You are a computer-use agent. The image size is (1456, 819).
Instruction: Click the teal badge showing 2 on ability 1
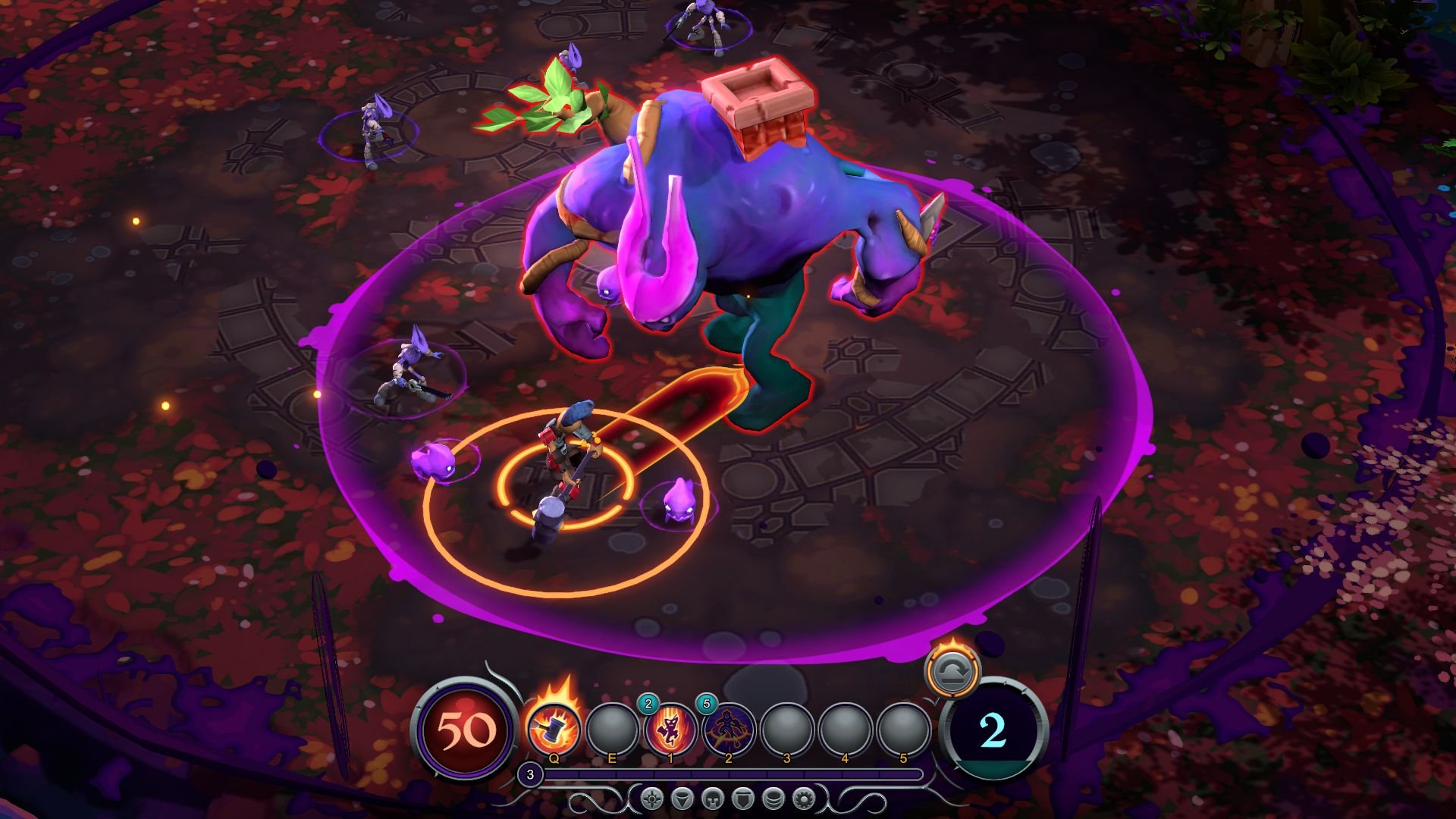coord(648,704)
